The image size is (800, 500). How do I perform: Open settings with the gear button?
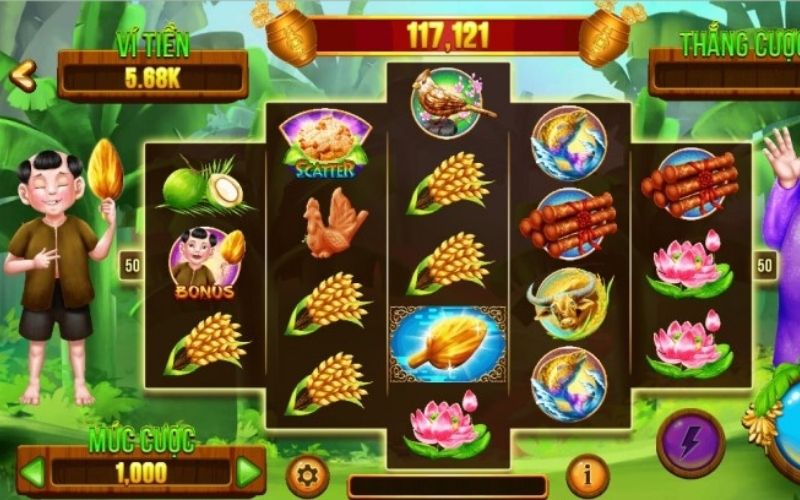pos(307,476)
